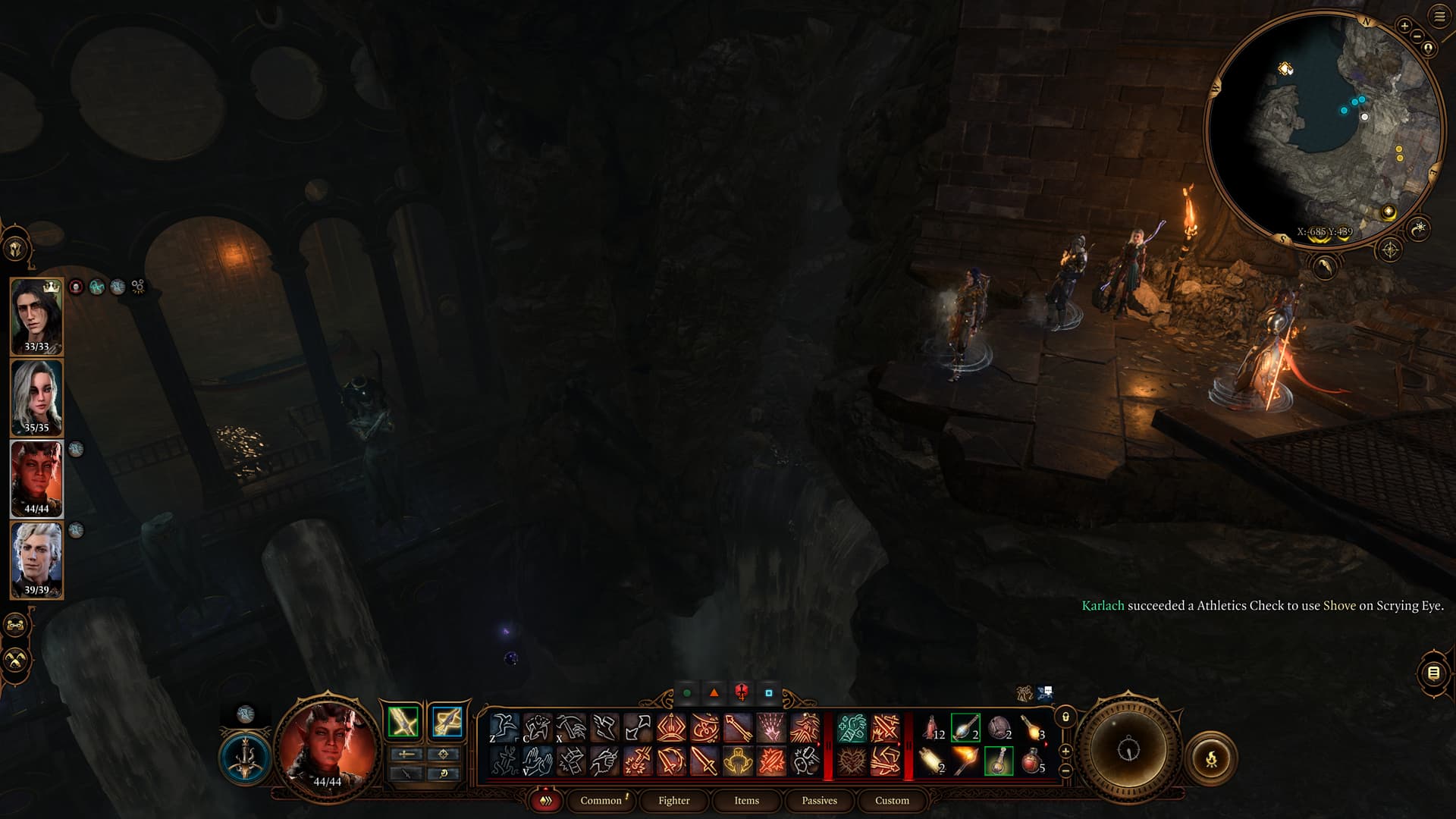Switch the hotbar to the Common tab
This screenshot has height=819, width=1456.
pos(601,800)
